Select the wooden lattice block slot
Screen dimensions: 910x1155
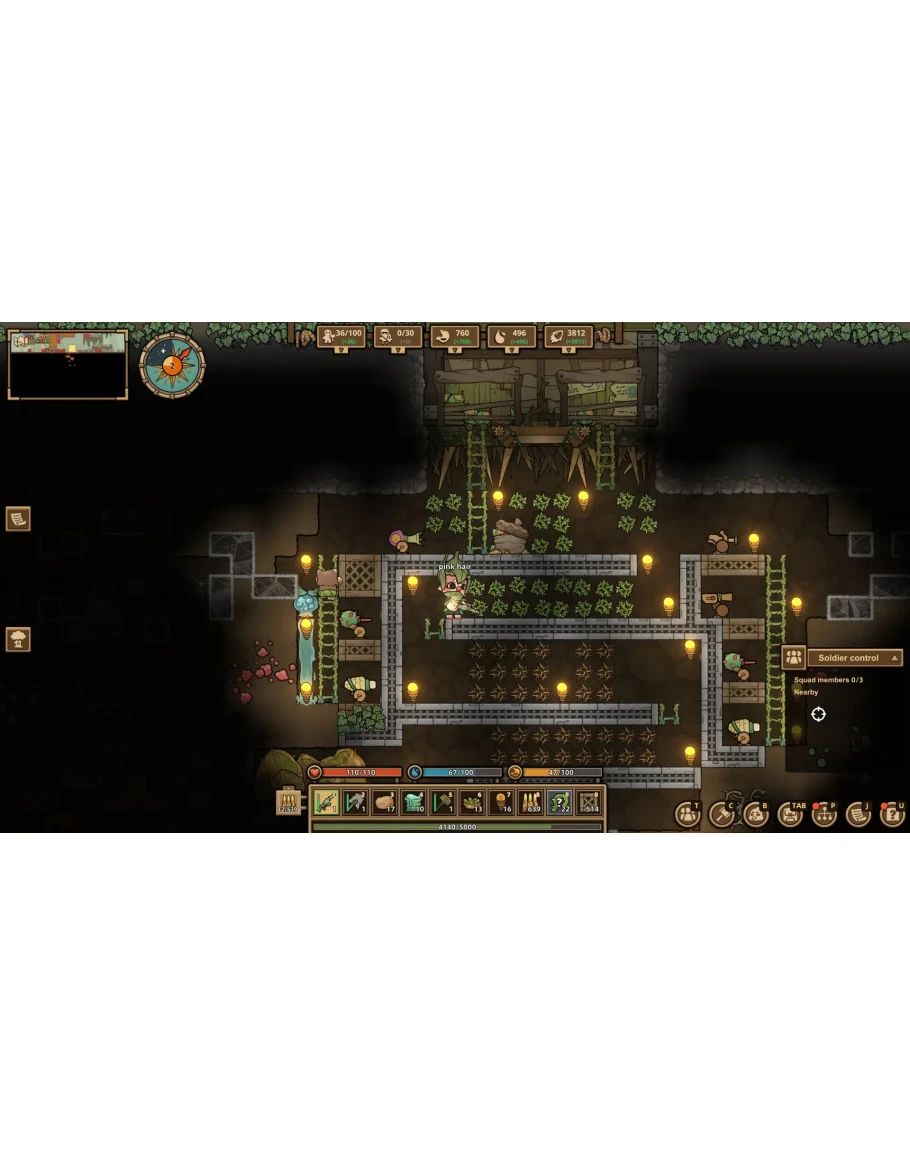pos(589,802)
